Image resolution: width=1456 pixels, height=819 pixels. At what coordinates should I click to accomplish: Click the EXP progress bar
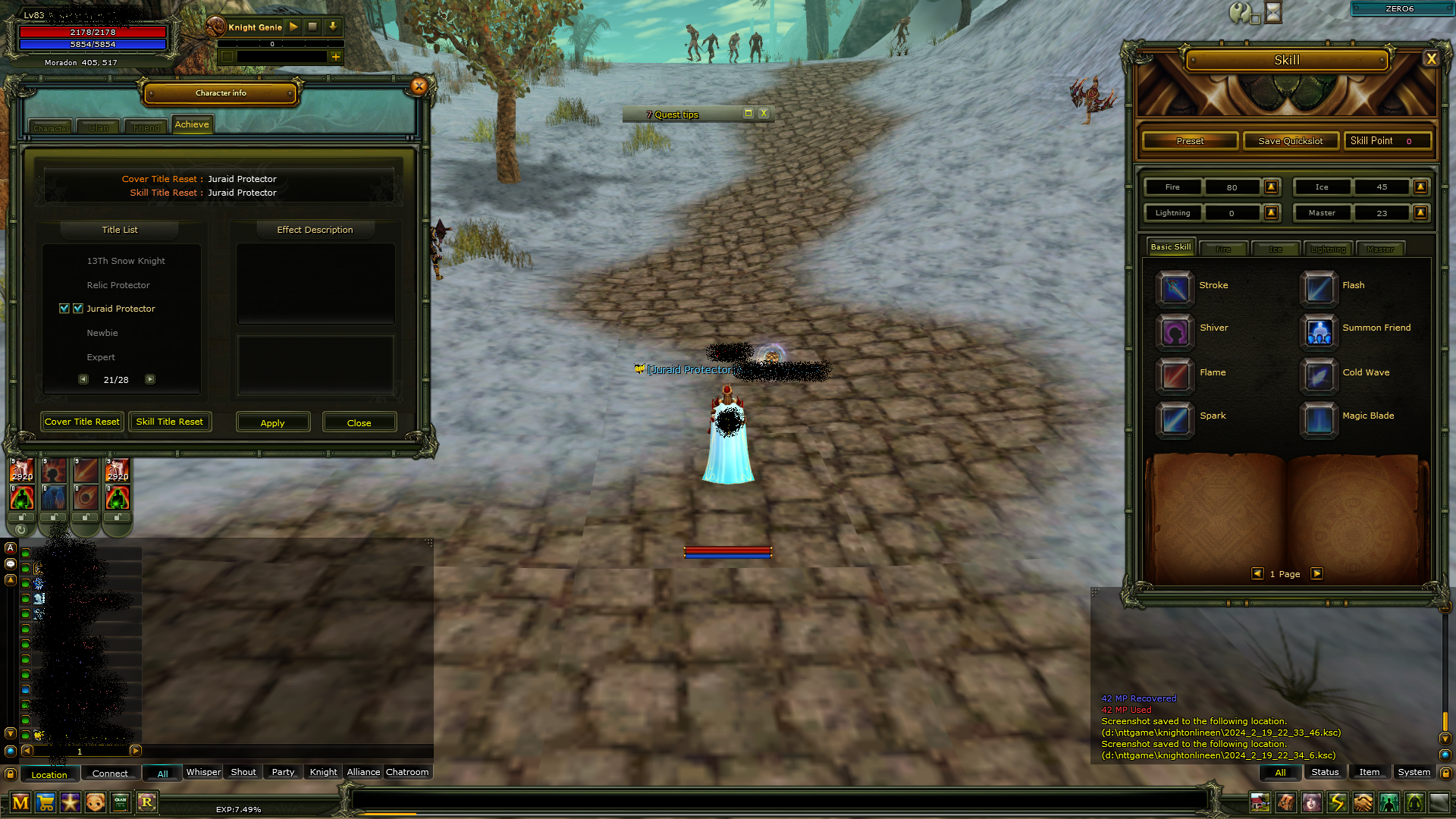728,809
